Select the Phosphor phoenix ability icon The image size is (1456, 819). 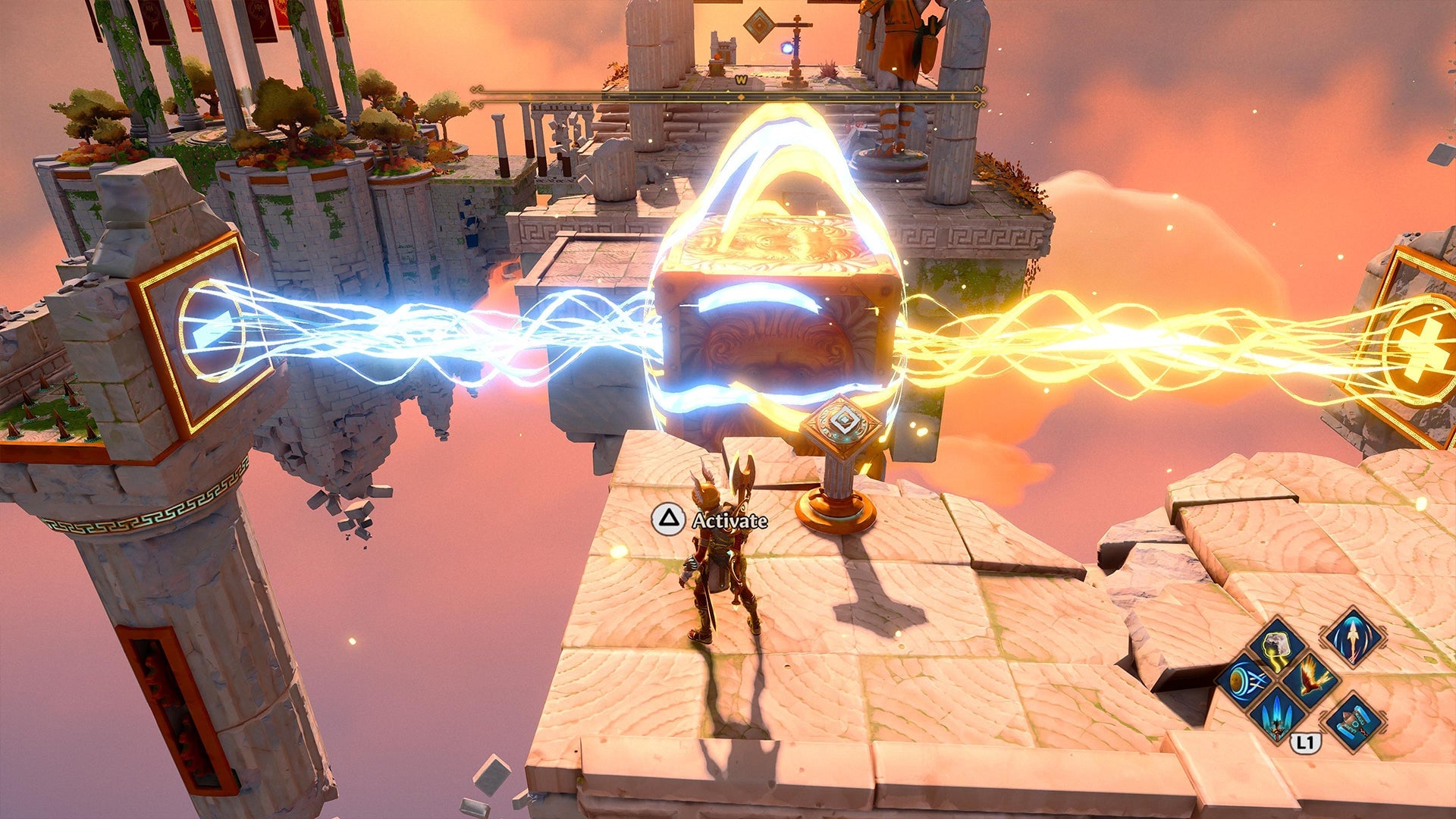click(1312, 677)
